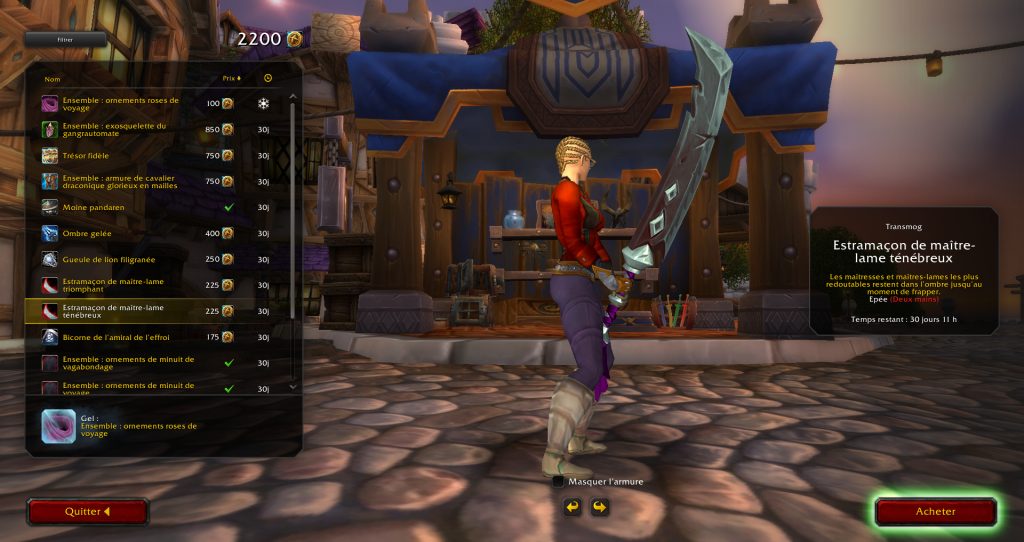Leave the shop with Quitter
The width and height of the screenshot is (1024, 542).
click(87, 512)
